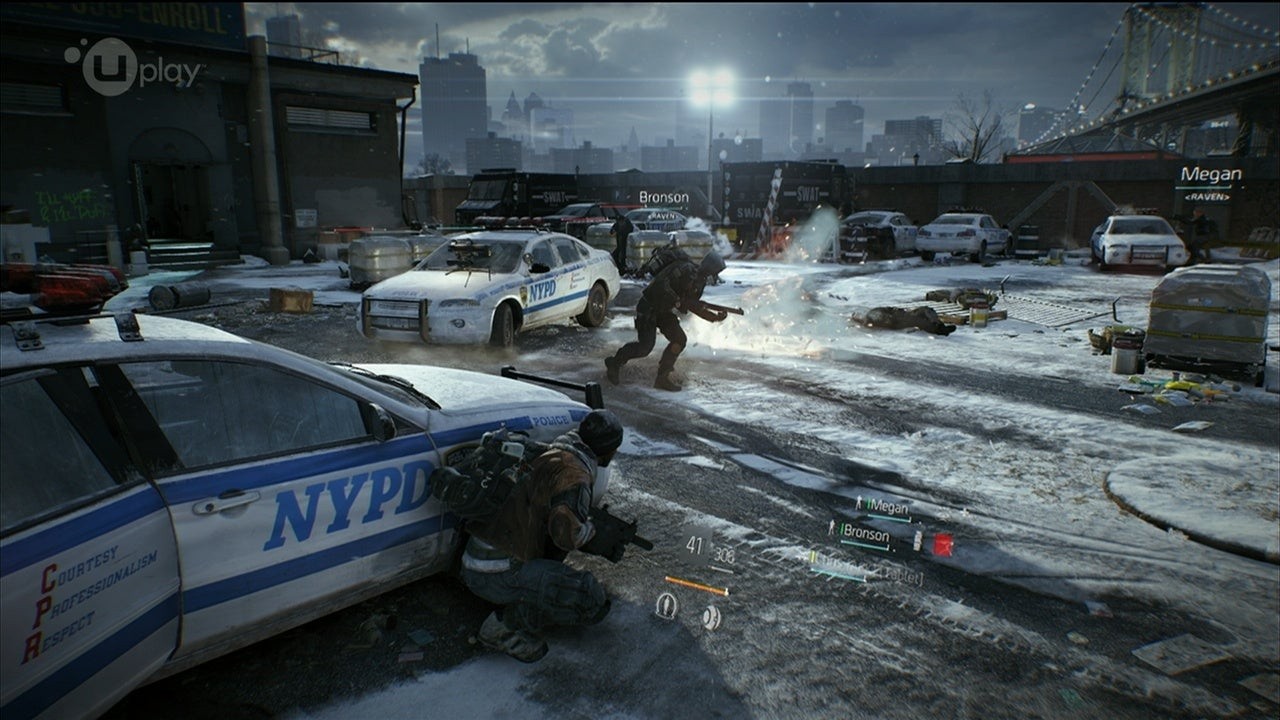The width and height of the screenshot is (1280, 720).
Task: Select Megan in the group member list
Action: (886, 507)
